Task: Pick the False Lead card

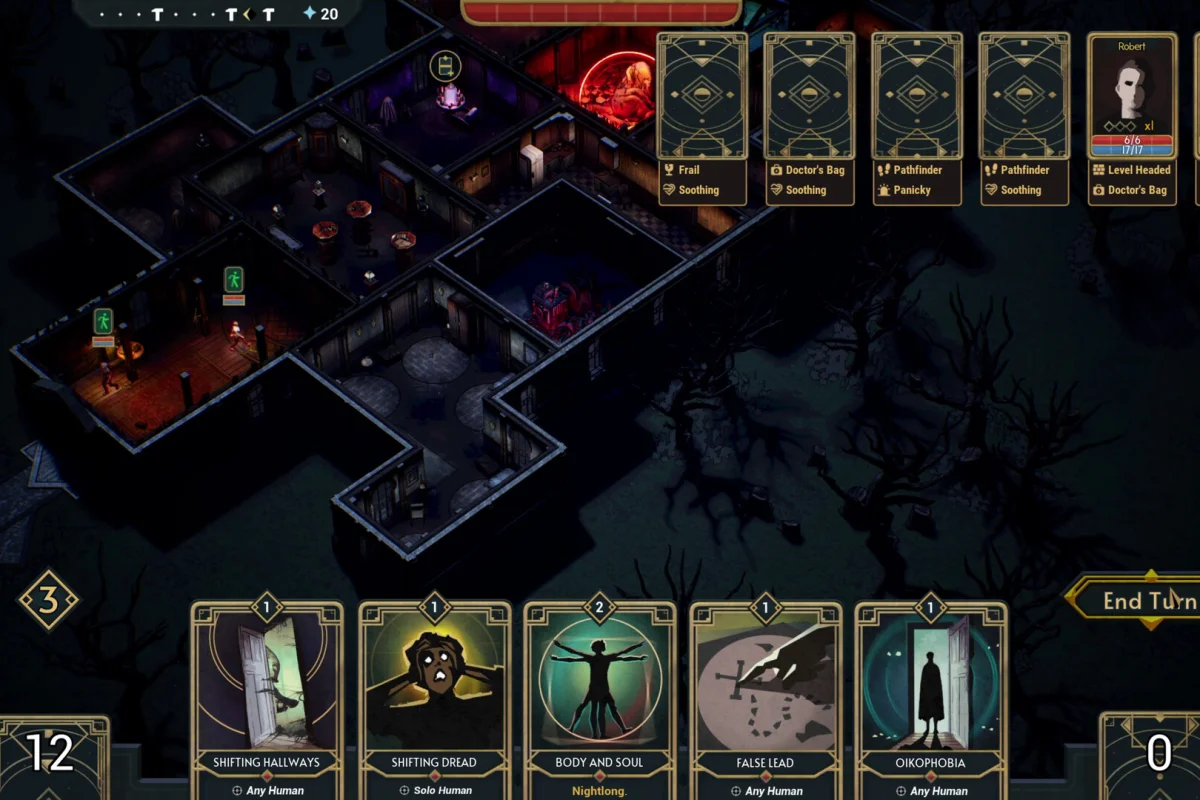Action: click(x=765, y=690)
